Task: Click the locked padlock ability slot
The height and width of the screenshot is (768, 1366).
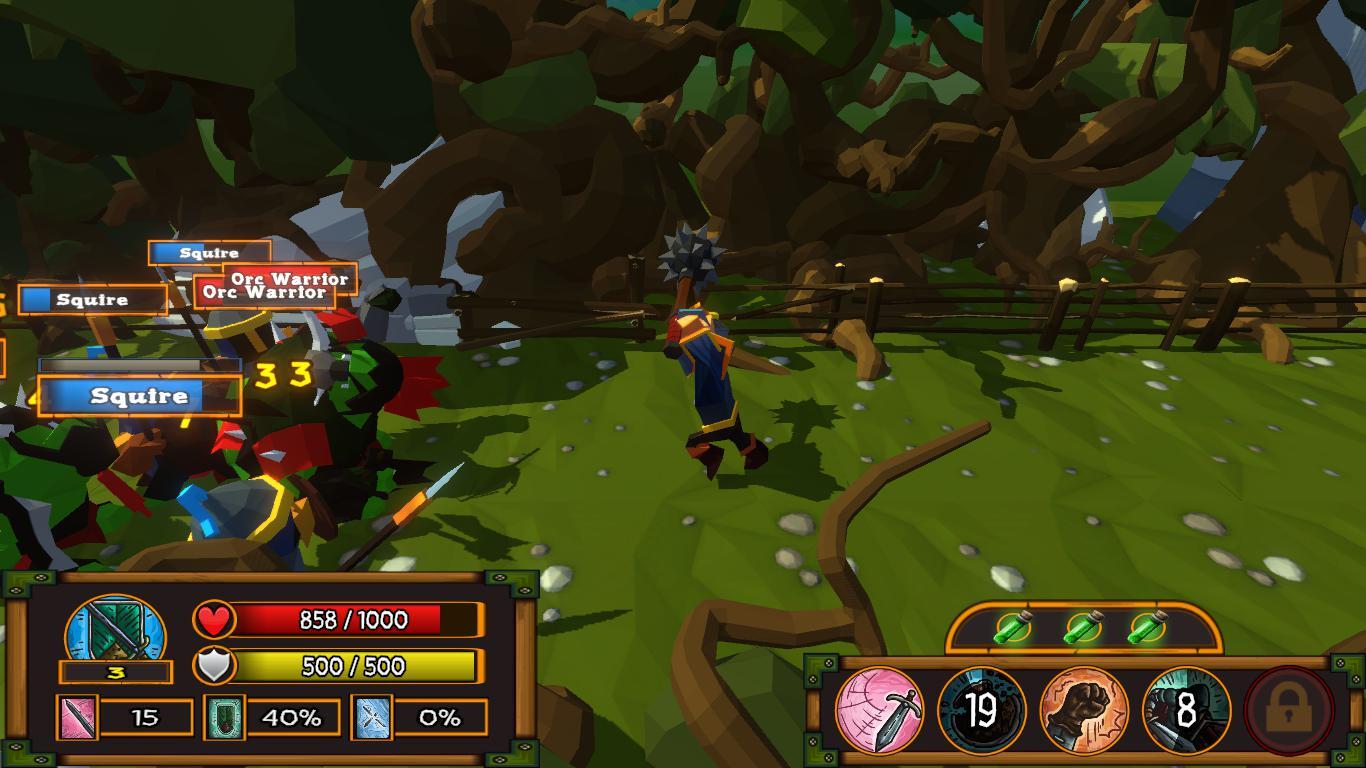Action: [1289, 711]
